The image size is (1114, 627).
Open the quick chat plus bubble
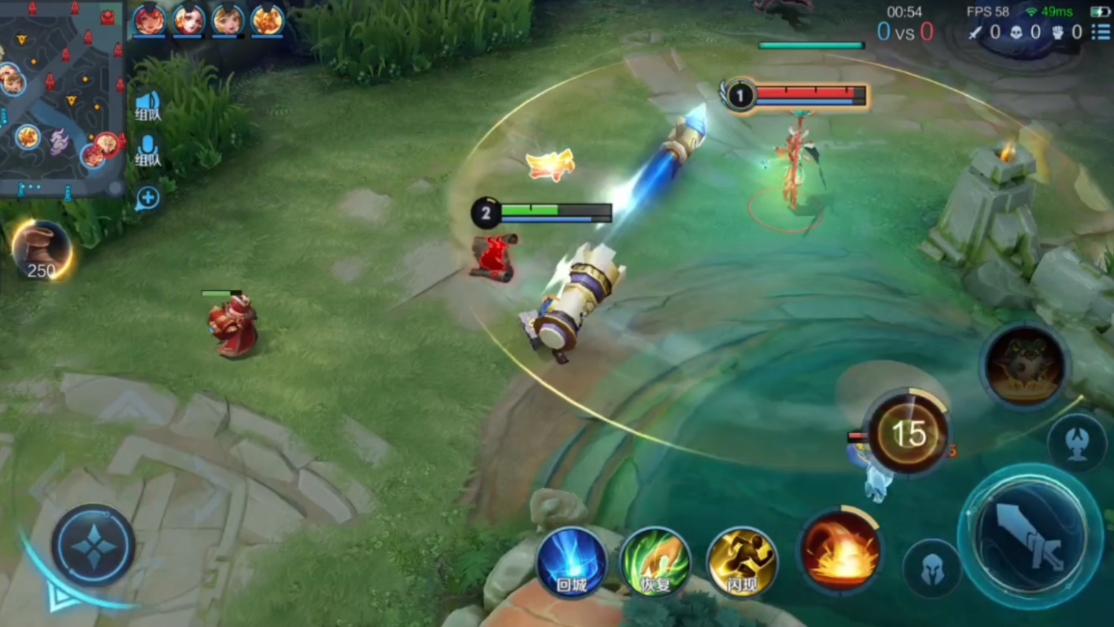pos(148,197)
